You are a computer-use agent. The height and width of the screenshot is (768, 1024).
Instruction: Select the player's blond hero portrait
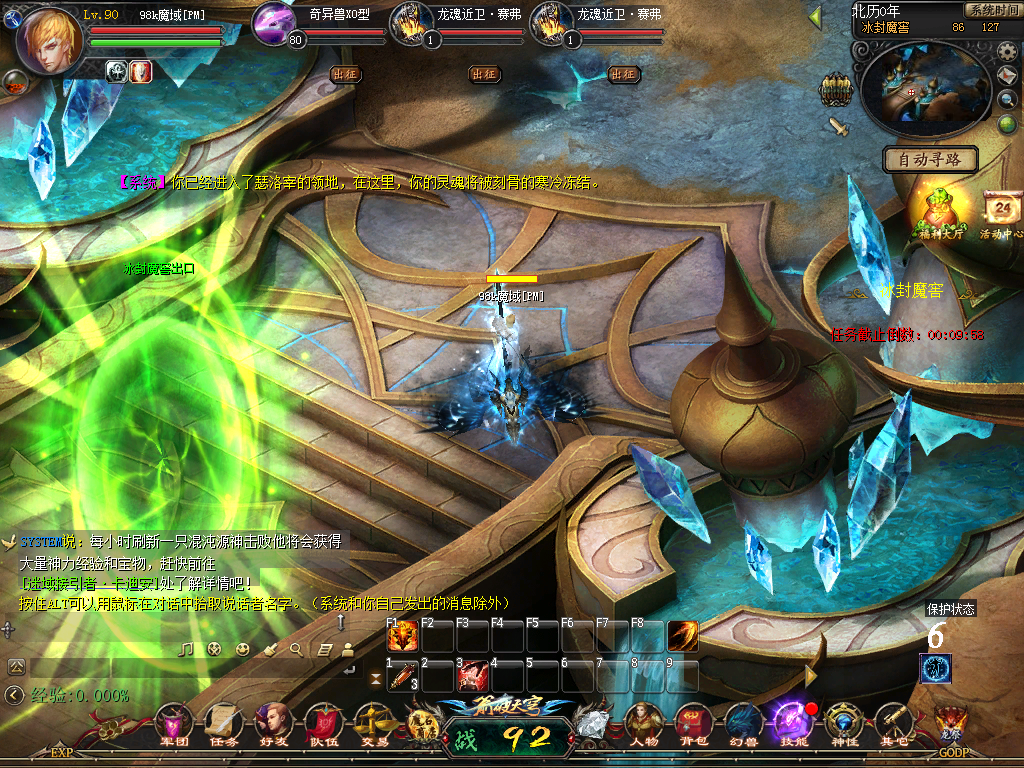[x=50, y=41]
